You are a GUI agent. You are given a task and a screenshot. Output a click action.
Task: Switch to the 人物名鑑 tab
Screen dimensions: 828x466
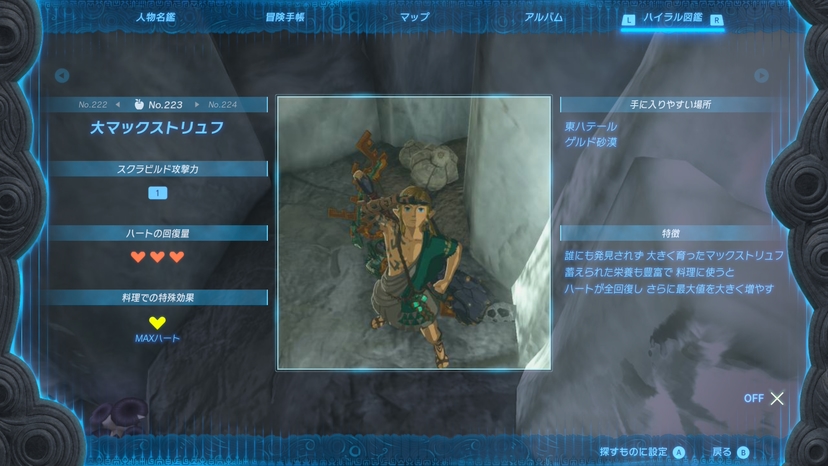coord(154,18)
